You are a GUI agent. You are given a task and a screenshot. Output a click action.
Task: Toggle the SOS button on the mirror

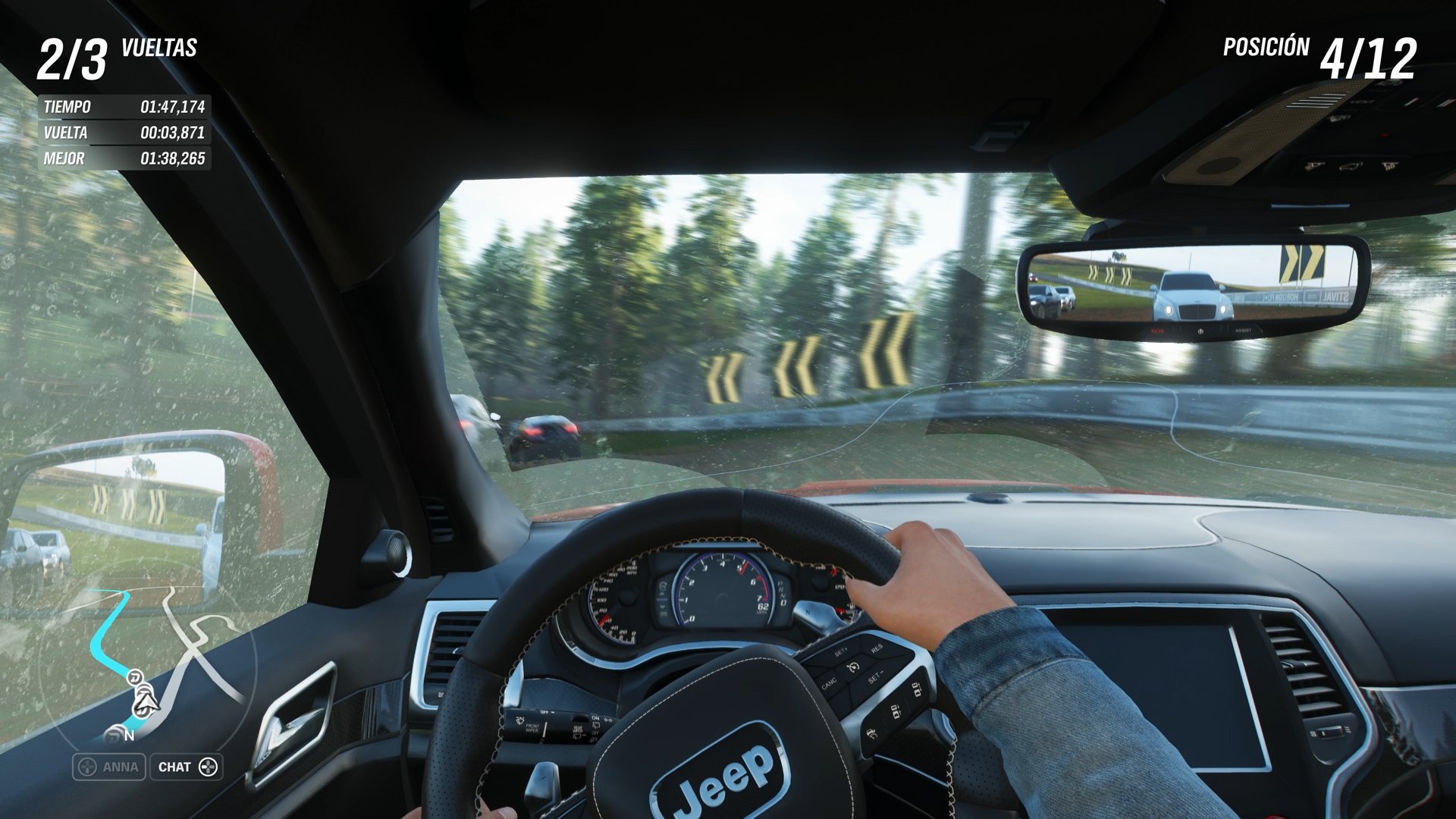click(1157, 331)
